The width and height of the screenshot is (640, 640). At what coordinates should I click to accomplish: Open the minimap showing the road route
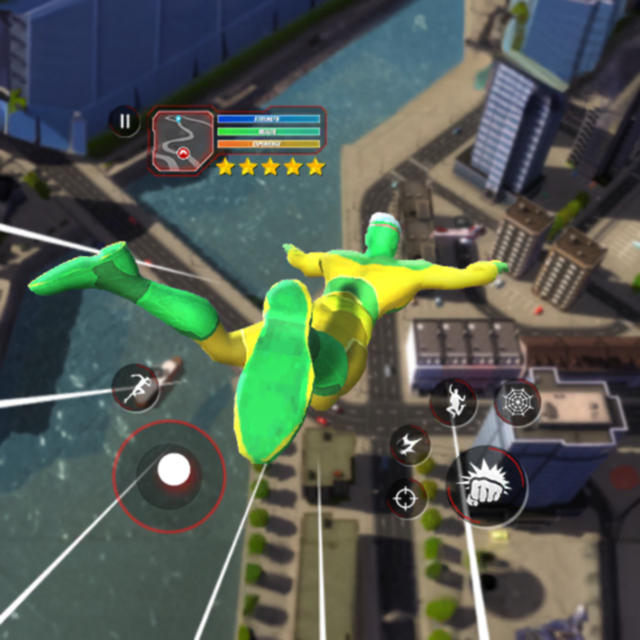[182, 142]
